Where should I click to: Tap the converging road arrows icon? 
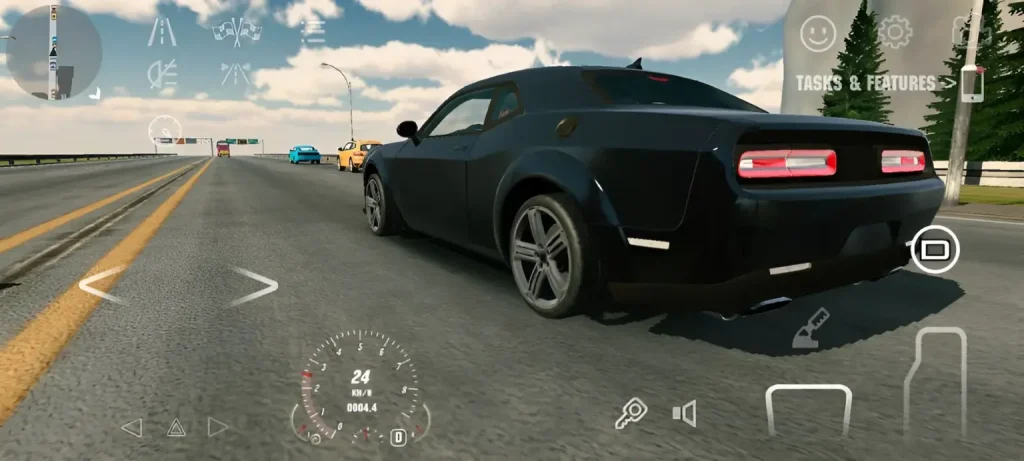point(237,73)
